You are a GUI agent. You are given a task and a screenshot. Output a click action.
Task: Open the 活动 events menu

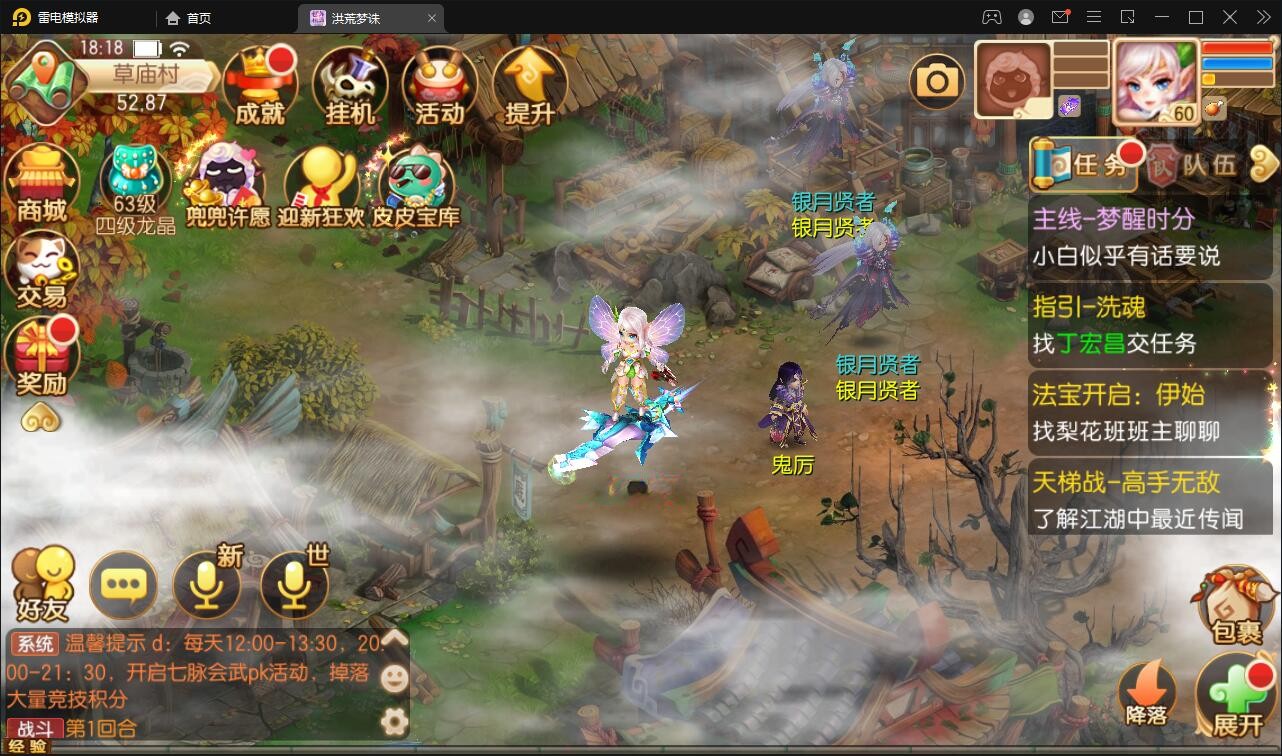click(x=439, y=87)
